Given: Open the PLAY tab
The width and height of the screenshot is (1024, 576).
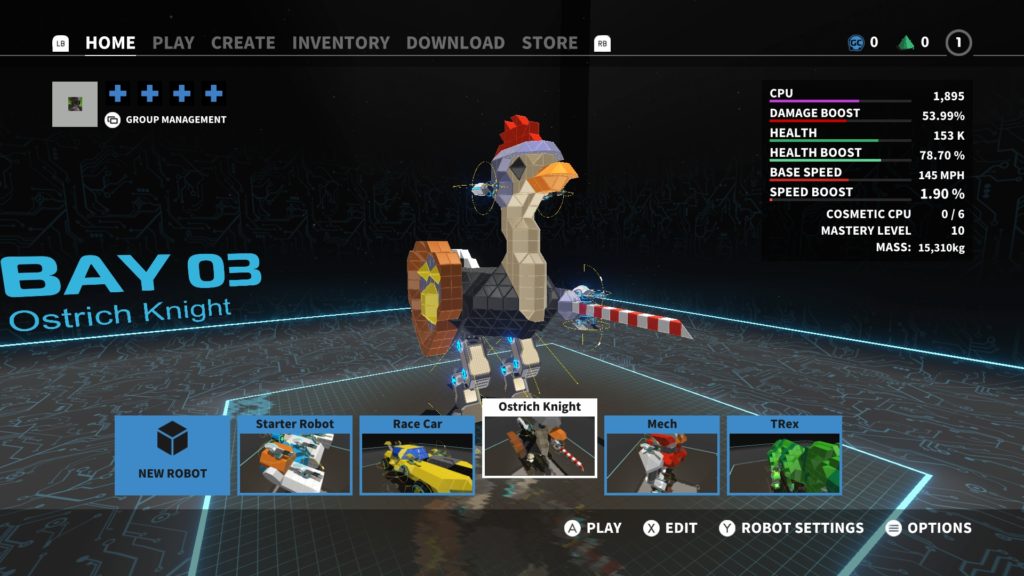Looking at the screenshot, I should 173,43.
